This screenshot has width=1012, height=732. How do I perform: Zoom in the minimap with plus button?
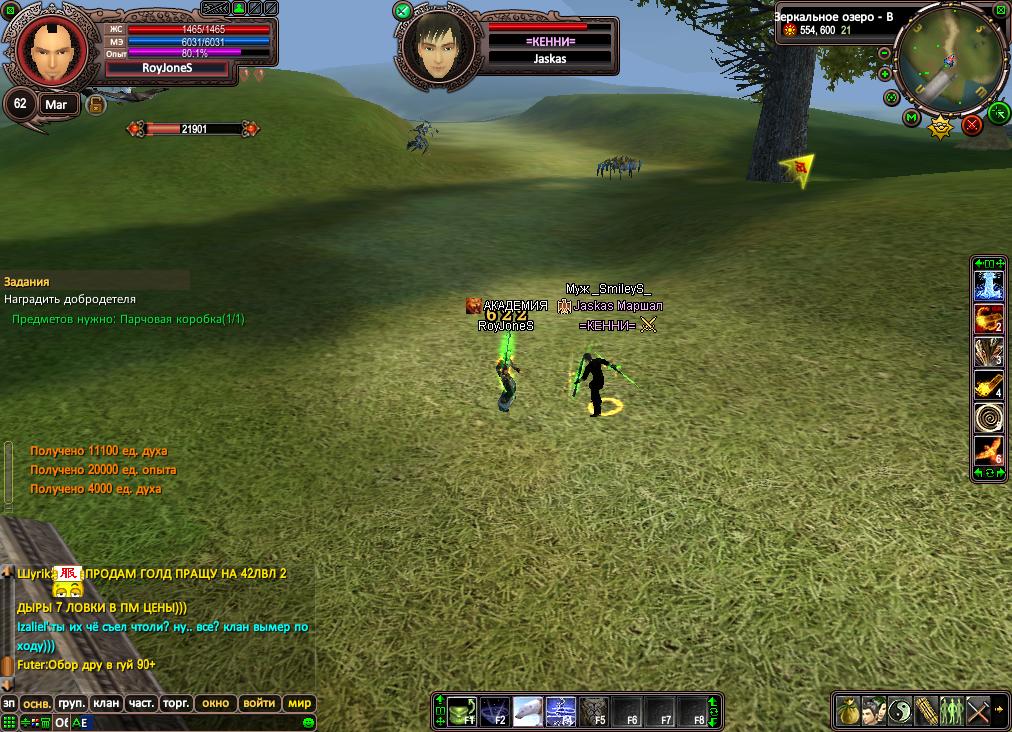click(885, 74)
